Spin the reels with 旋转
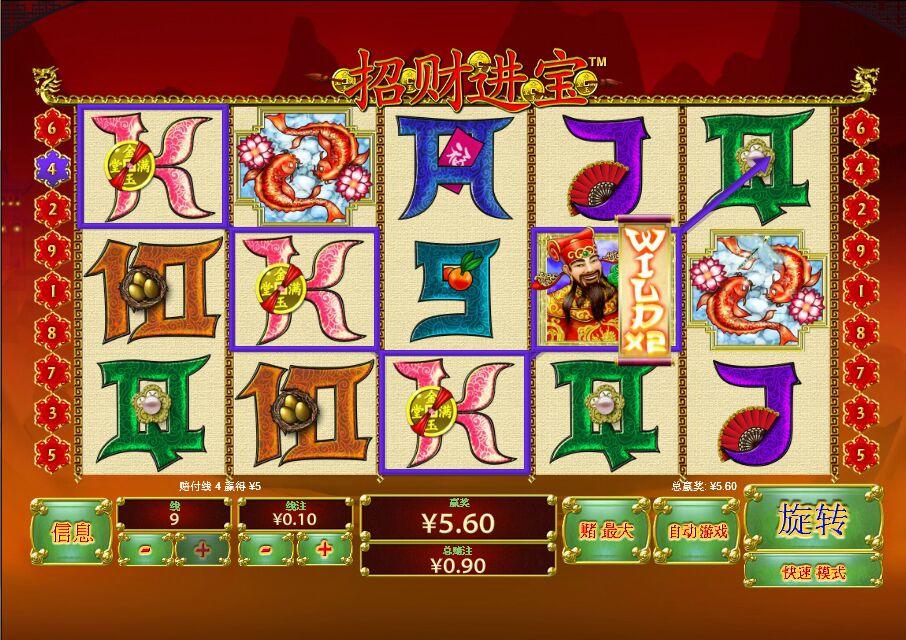 click(812, 520)
